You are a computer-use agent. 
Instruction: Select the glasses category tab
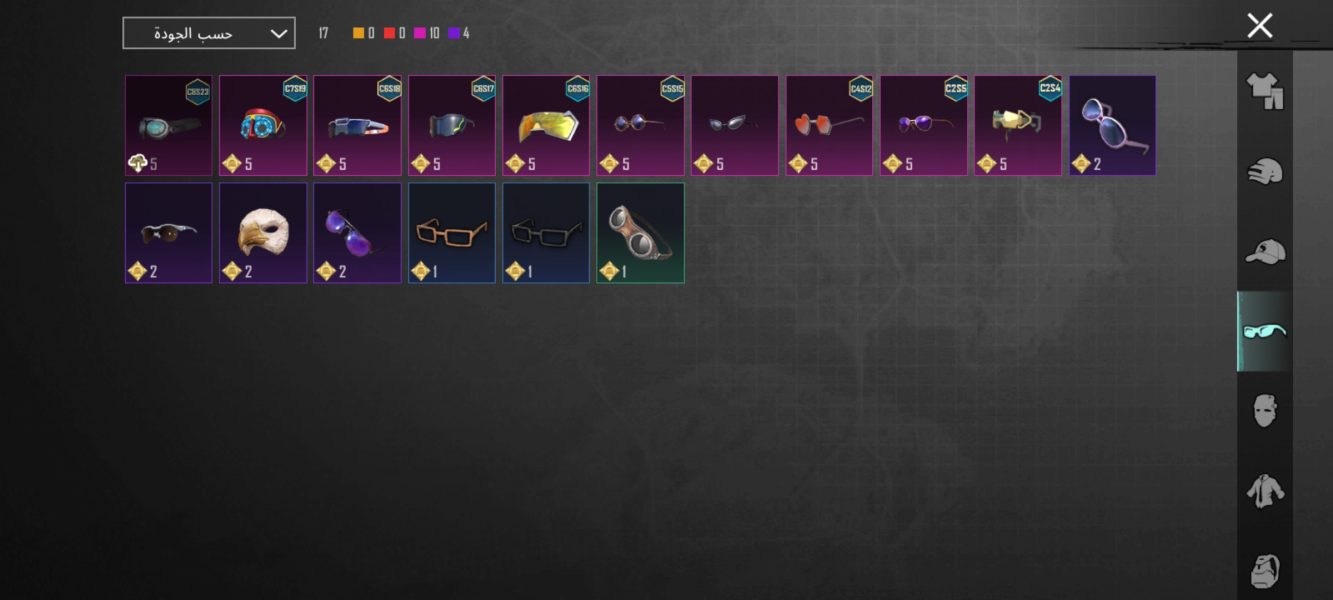(1264, 331)
